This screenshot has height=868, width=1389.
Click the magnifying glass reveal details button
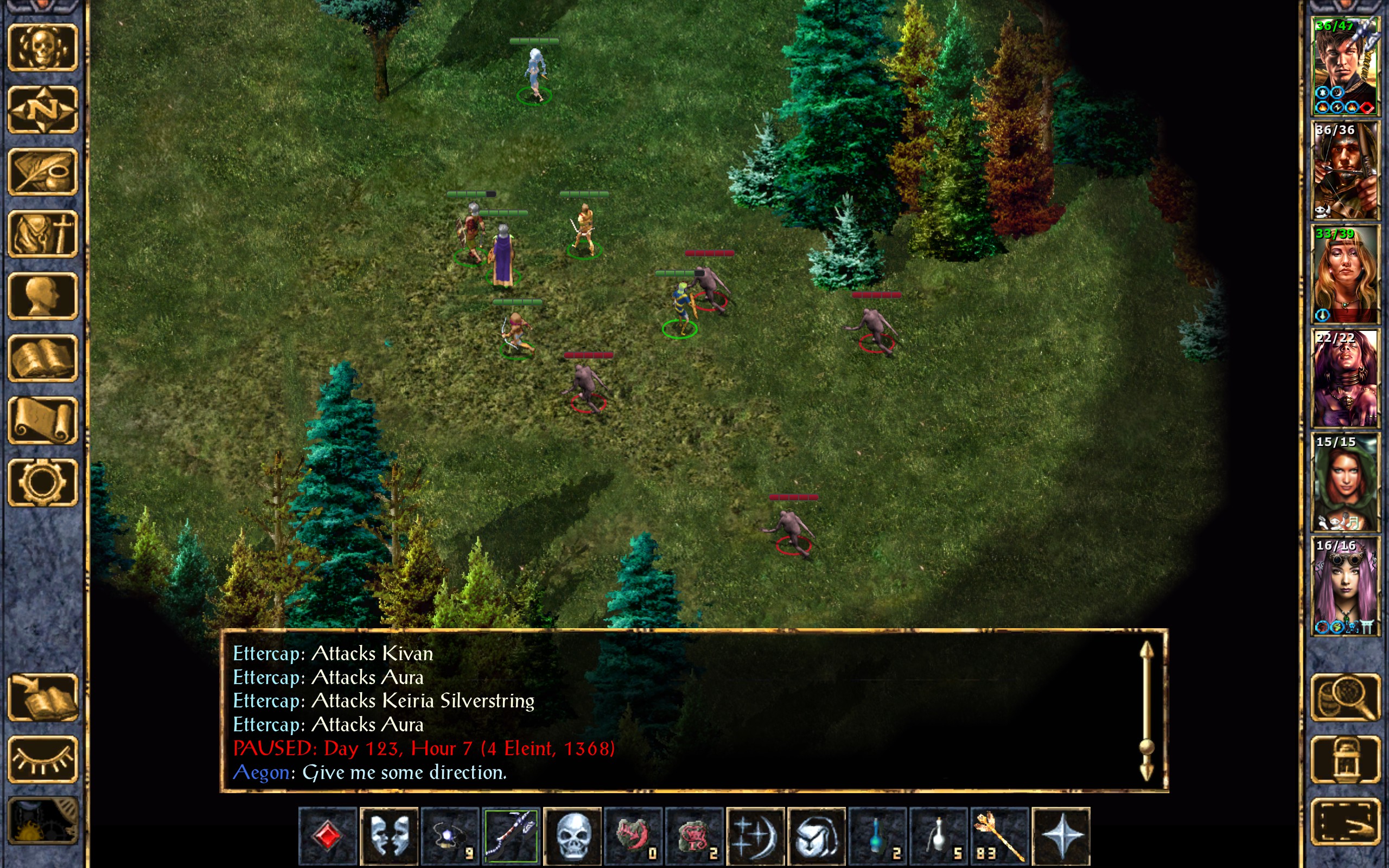pos(1345,698)
